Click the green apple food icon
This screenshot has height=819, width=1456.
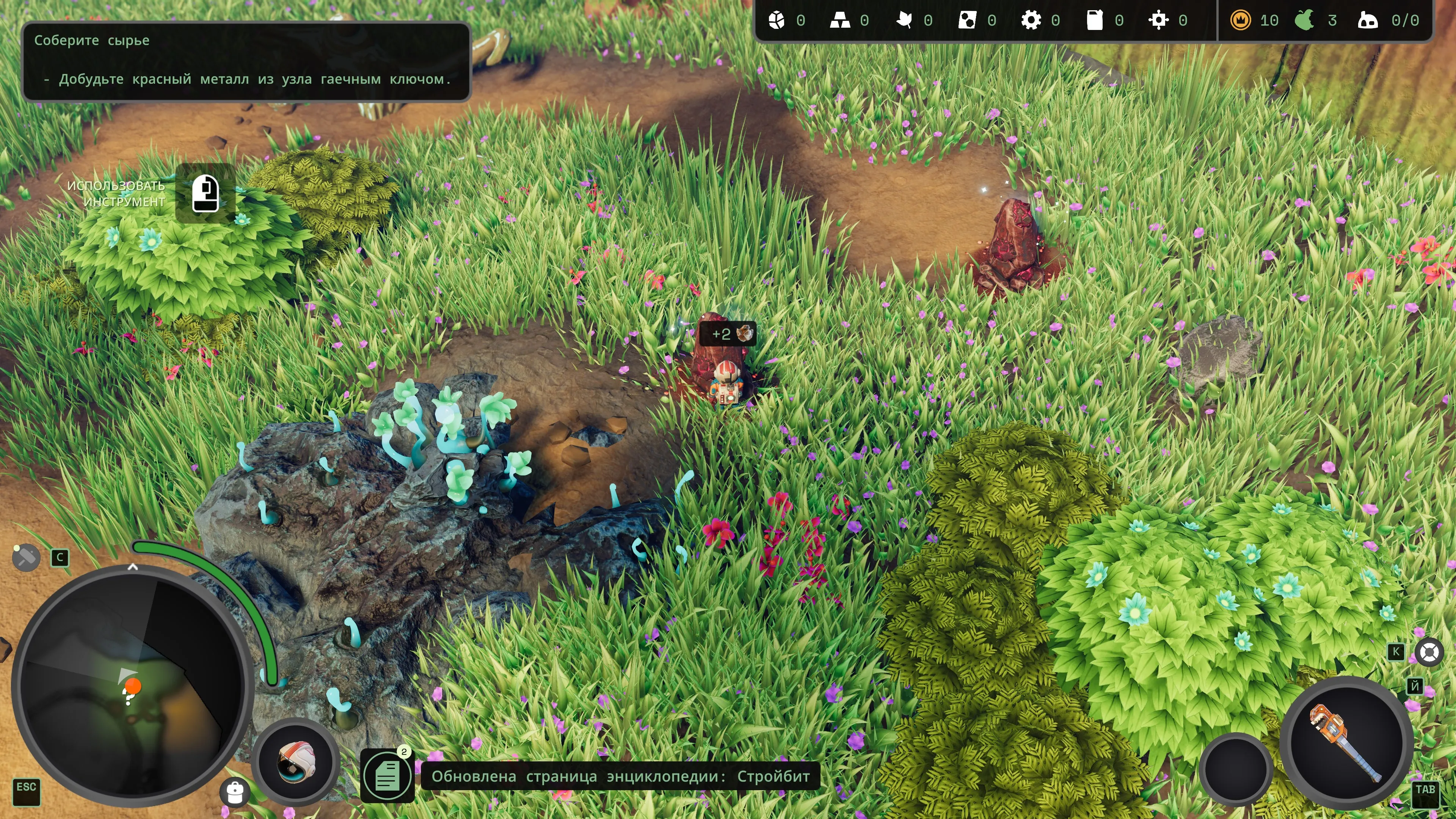tap(1304, 21)
